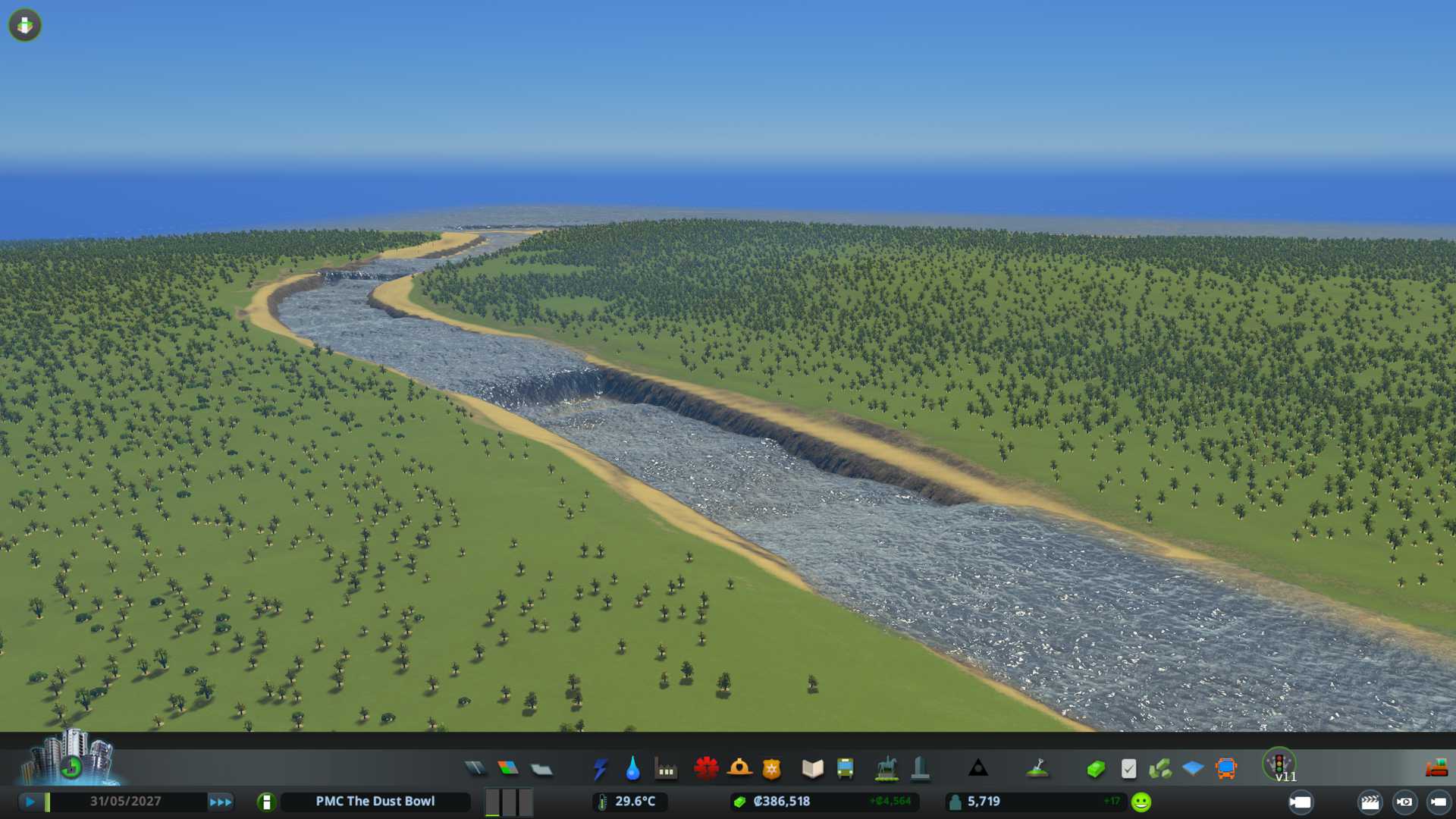
Task: Open the Economy green cash panel
Action: (1095, 769)
